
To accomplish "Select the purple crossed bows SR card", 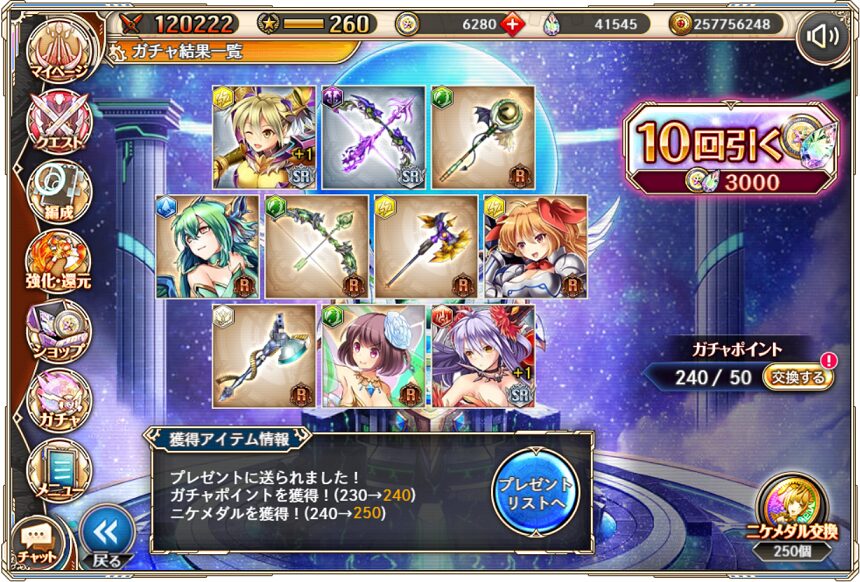I will click(x=373, y=137).
